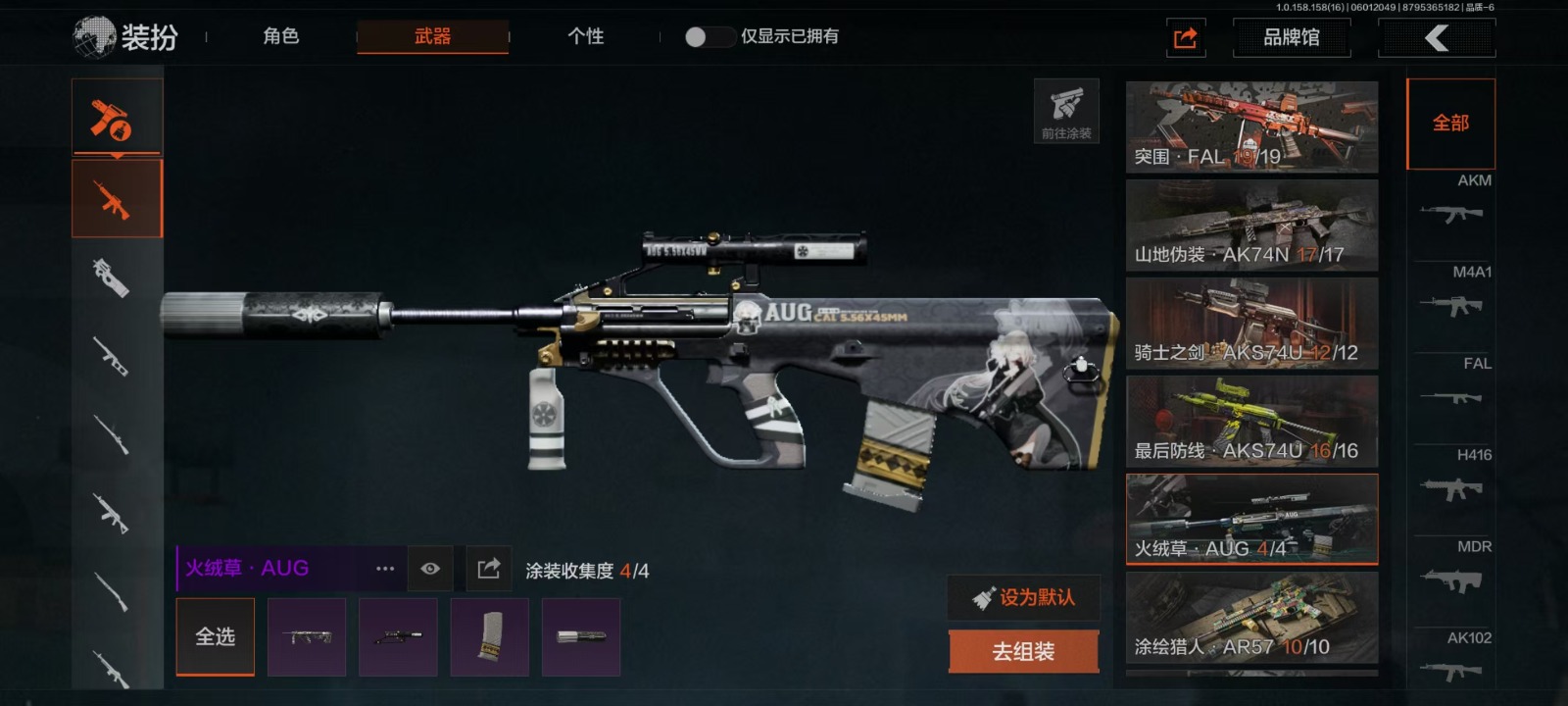Screen dimensions: 1568x706
Task: Select the 突围 · FAL skin
Action: coord(1251,127)
